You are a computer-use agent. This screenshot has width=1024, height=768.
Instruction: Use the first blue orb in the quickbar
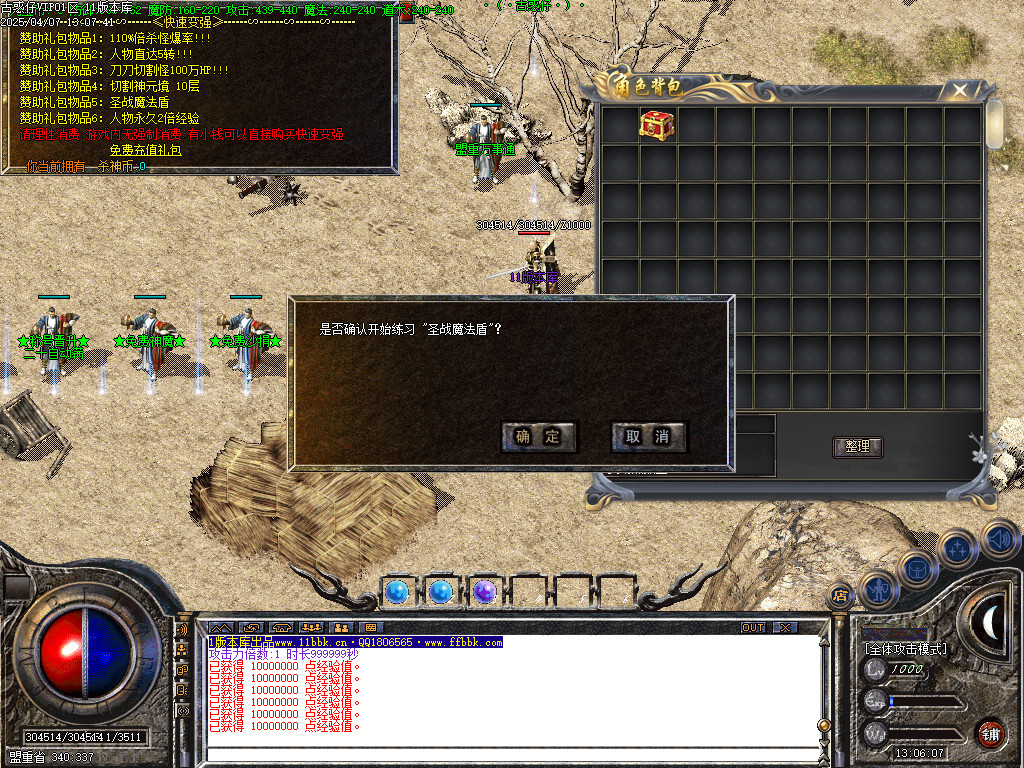pyautogui.click(x=396, y=592)
